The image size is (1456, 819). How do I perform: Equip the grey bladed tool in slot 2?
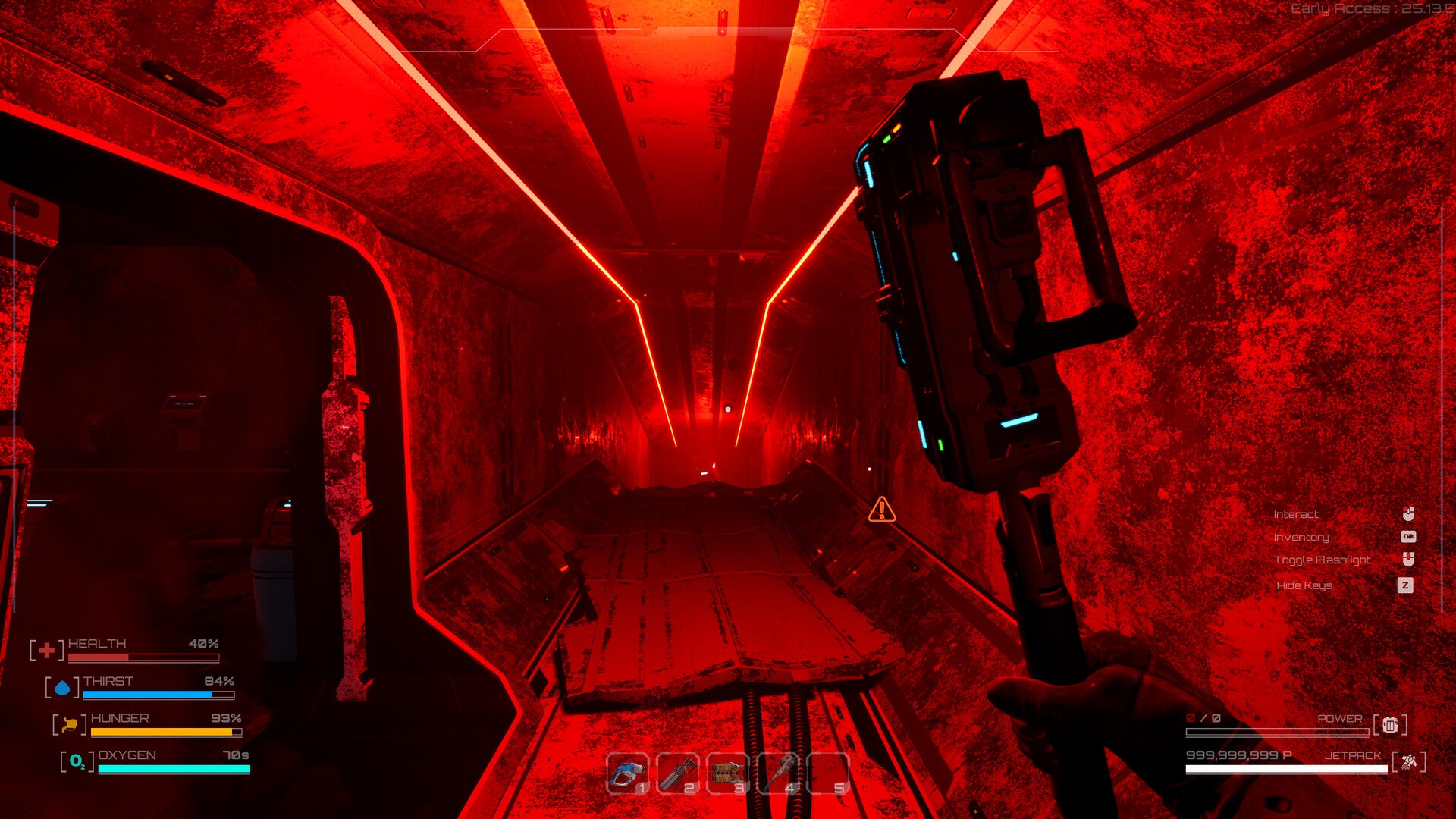pyautogui.click(x=677, y=774)
